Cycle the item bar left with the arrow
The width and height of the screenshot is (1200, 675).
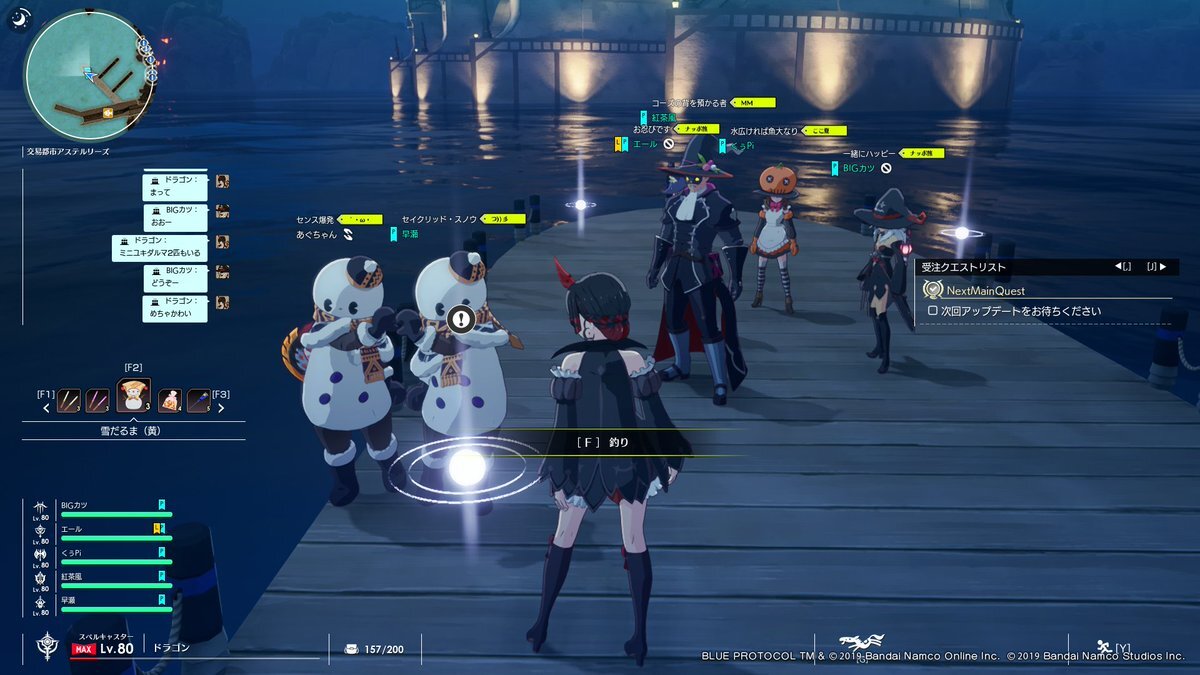45,408
